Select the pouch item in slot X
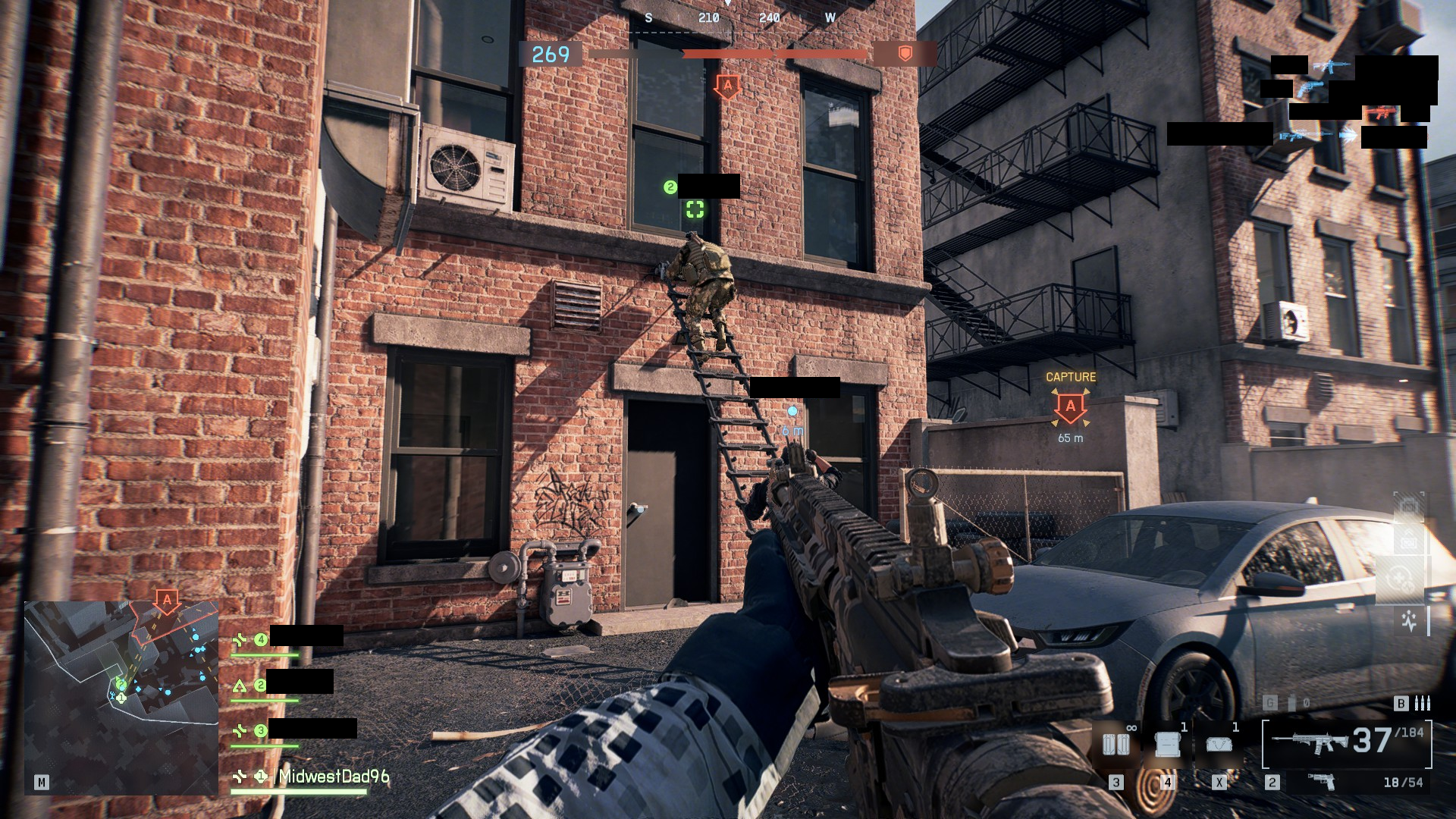1456x819 pixels. click(x=1219, y=744)
